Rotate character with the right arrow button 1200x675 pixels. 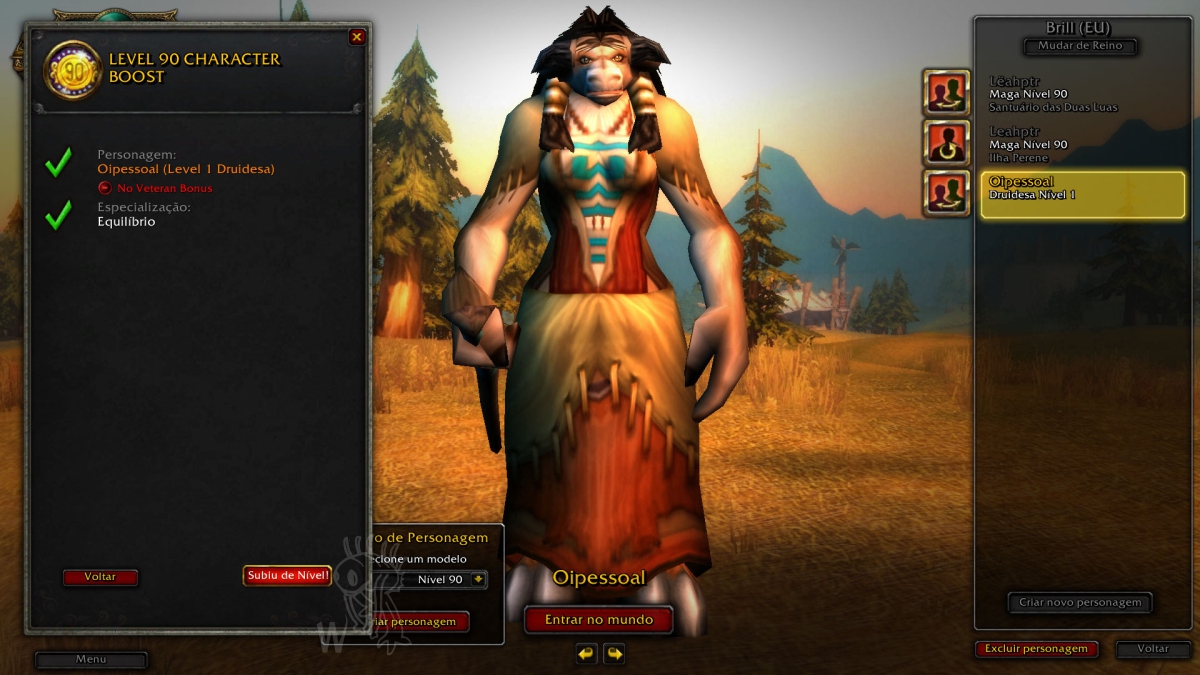tap(614, 654)
